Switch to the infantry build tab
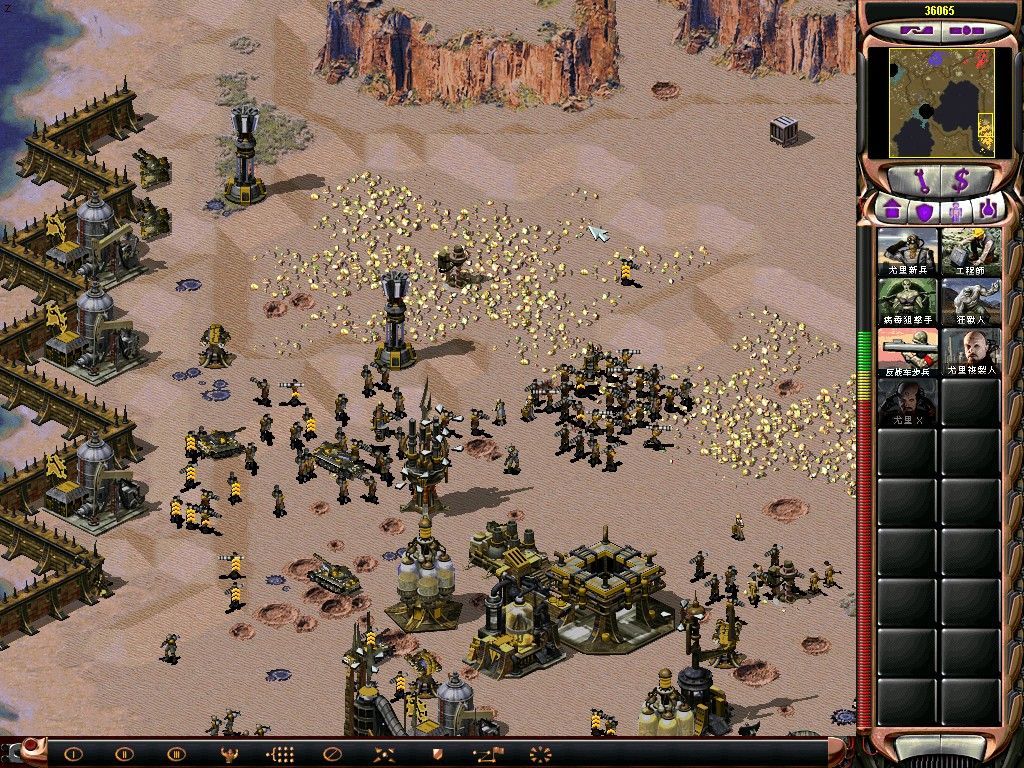 (x=956, y=210)
